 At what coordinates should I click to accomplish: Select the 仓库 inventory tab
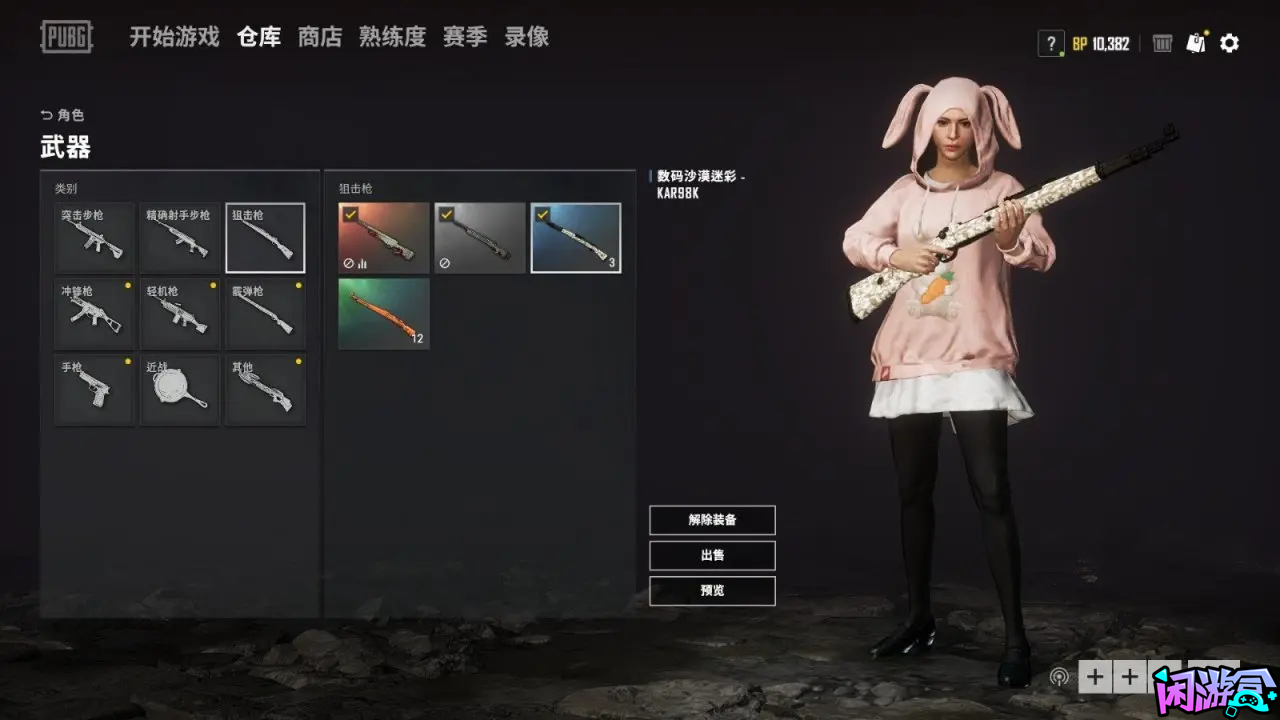tap(259, 38)
